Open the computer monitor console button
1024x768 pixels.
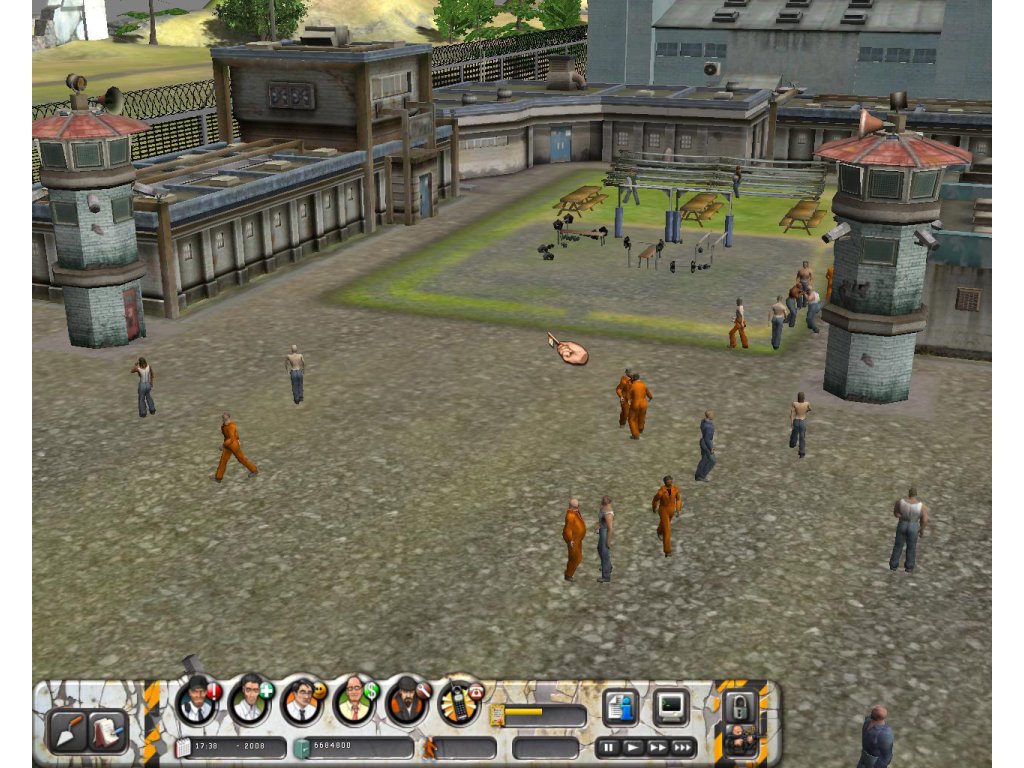click(670, 707)
